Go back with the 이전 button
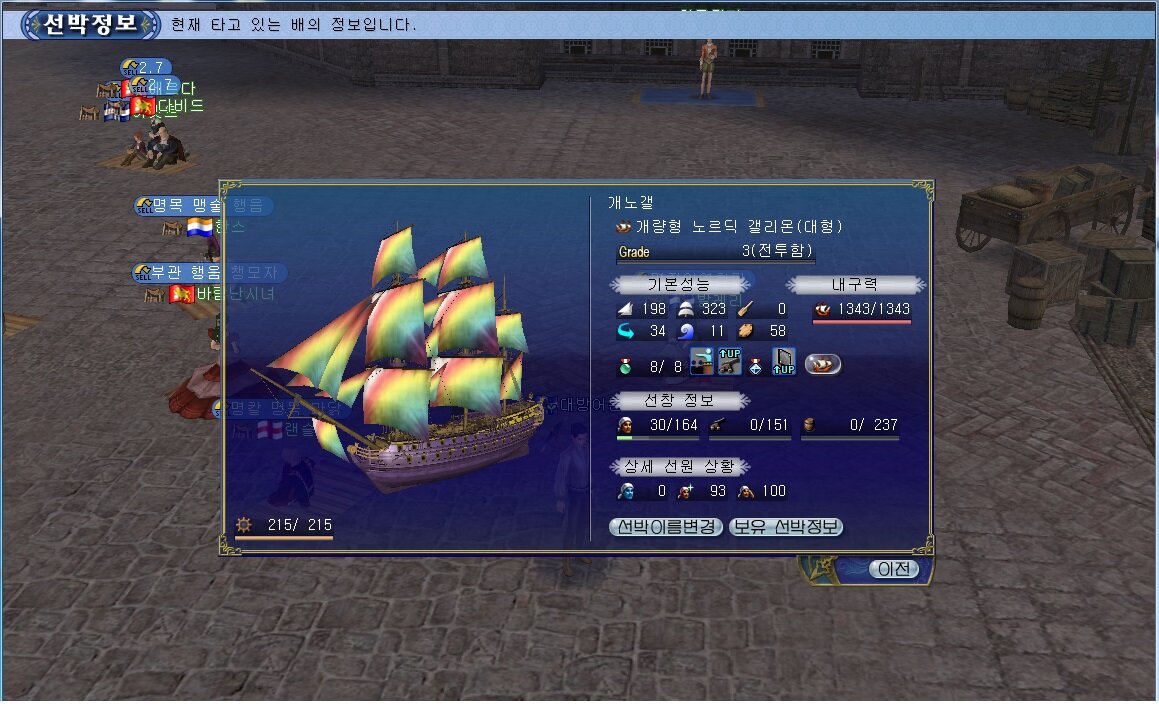The width and height of the screenshot is (1159, 720). 893,569
